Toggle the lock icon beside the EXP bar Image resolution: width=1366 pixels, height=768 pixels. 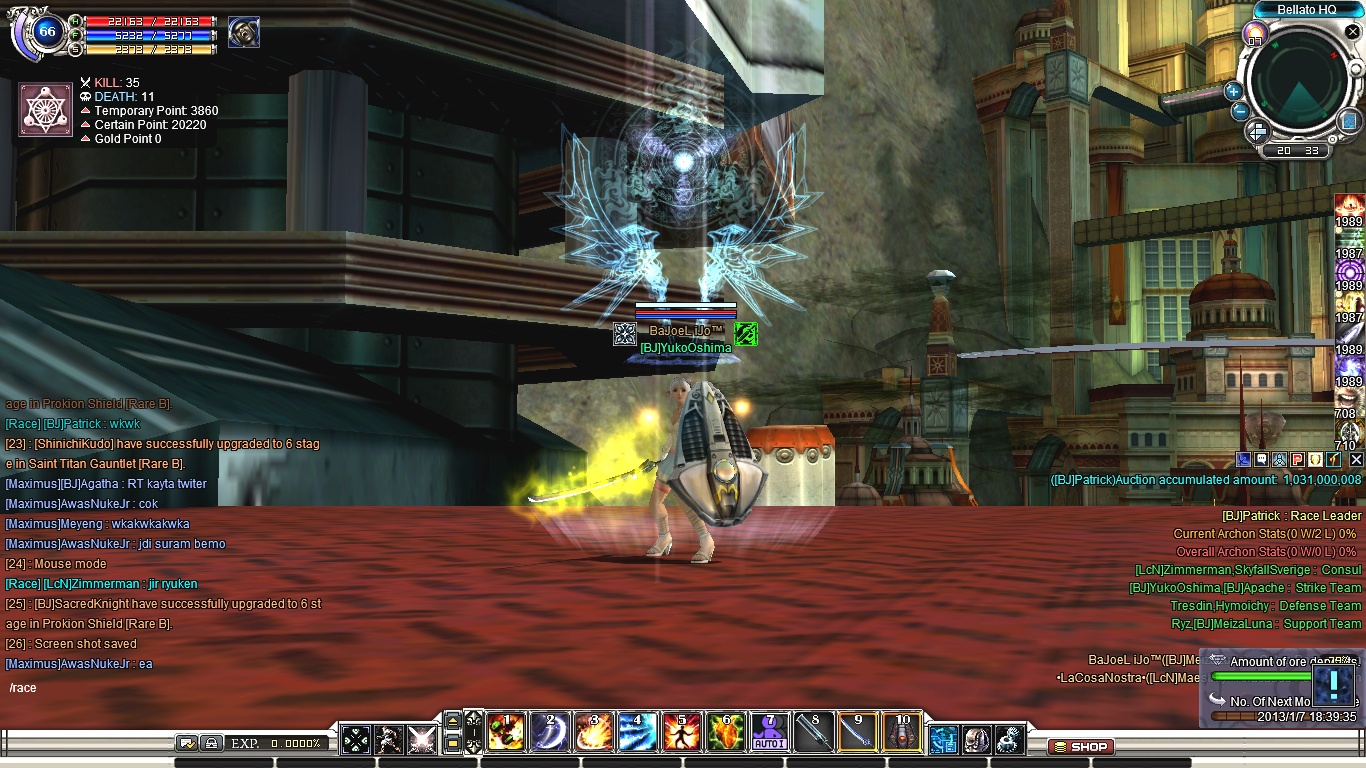tap(212, 743)
